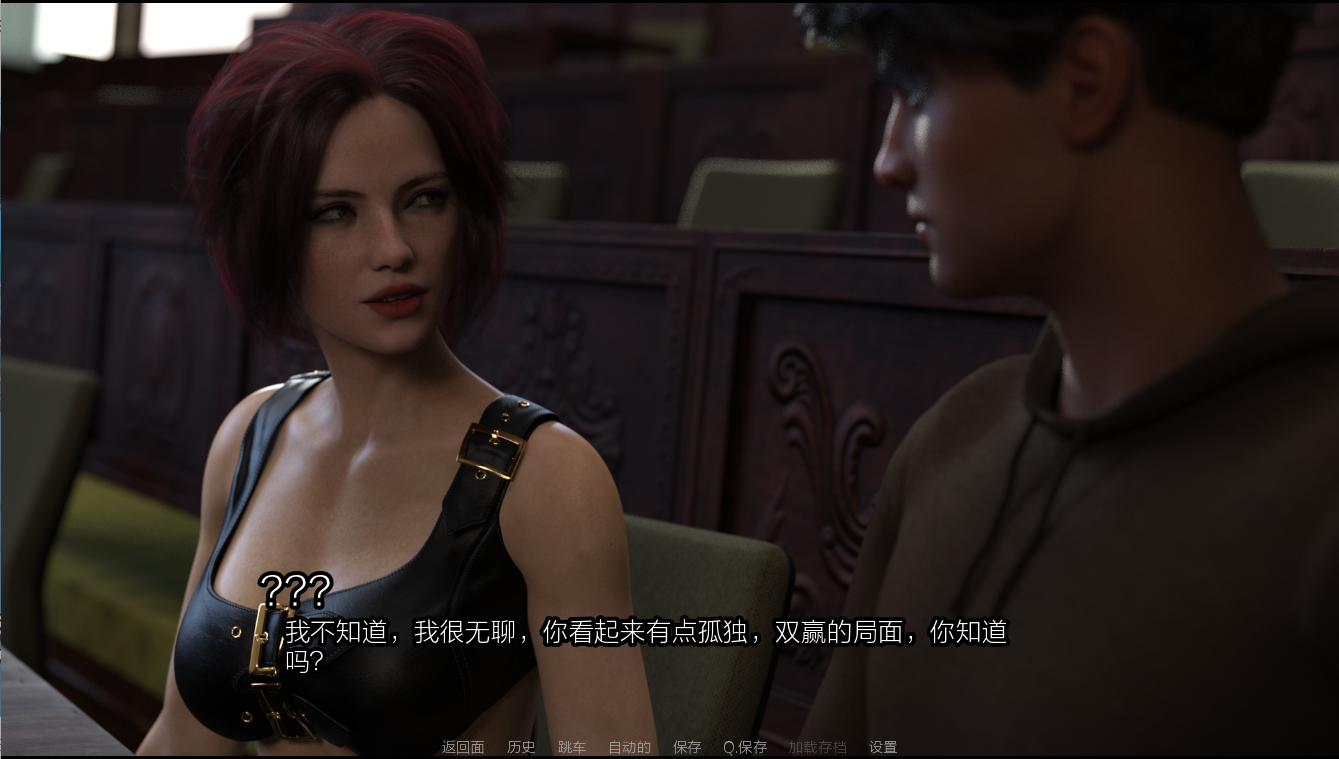Viewport: 1339px width, 759px height.
Task: Enable auto-advance mode via 自动的
Action: 629,746
